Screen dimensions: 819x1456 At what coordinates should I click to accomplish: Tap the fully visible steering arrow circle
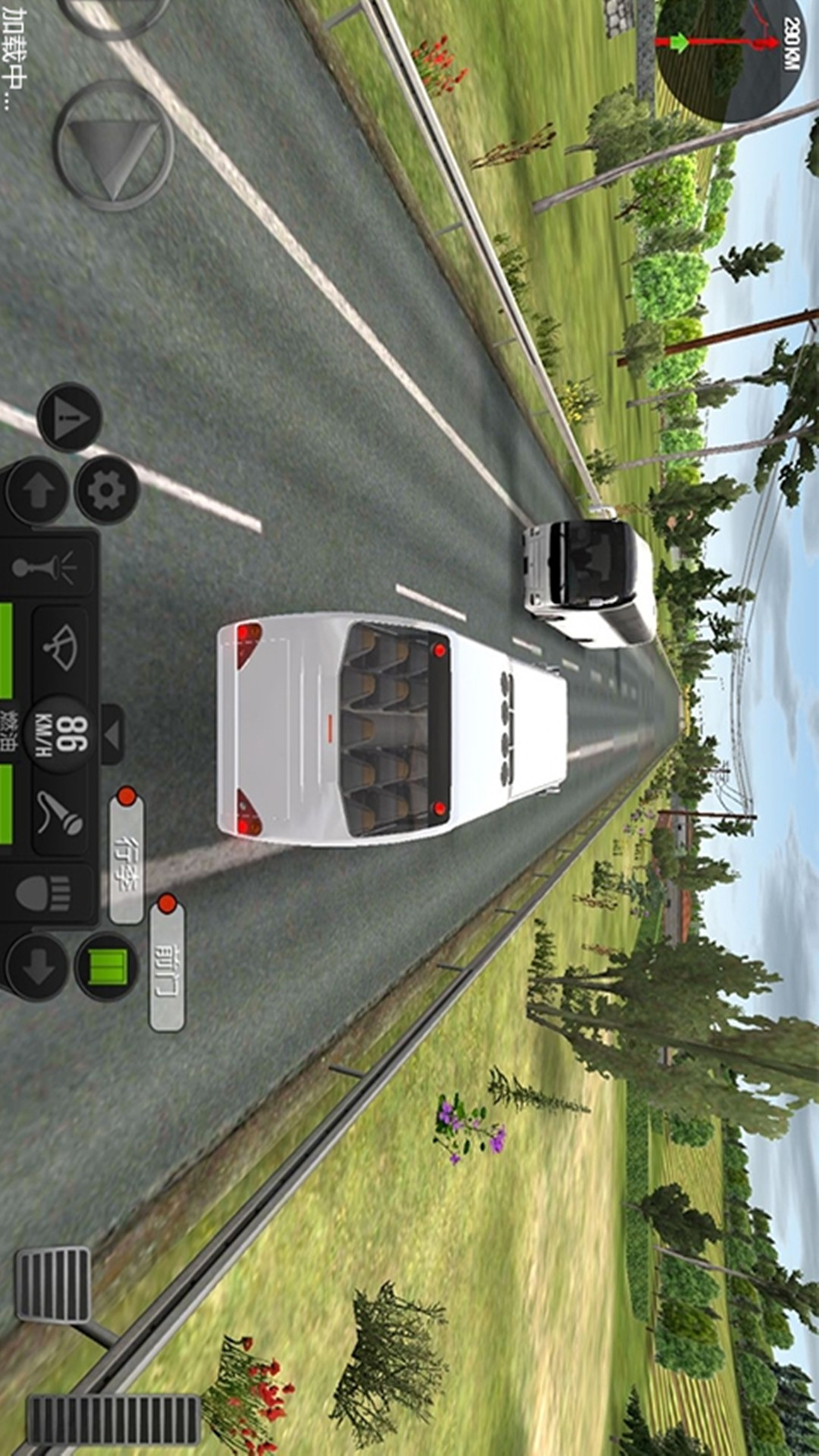pos(114,146)
